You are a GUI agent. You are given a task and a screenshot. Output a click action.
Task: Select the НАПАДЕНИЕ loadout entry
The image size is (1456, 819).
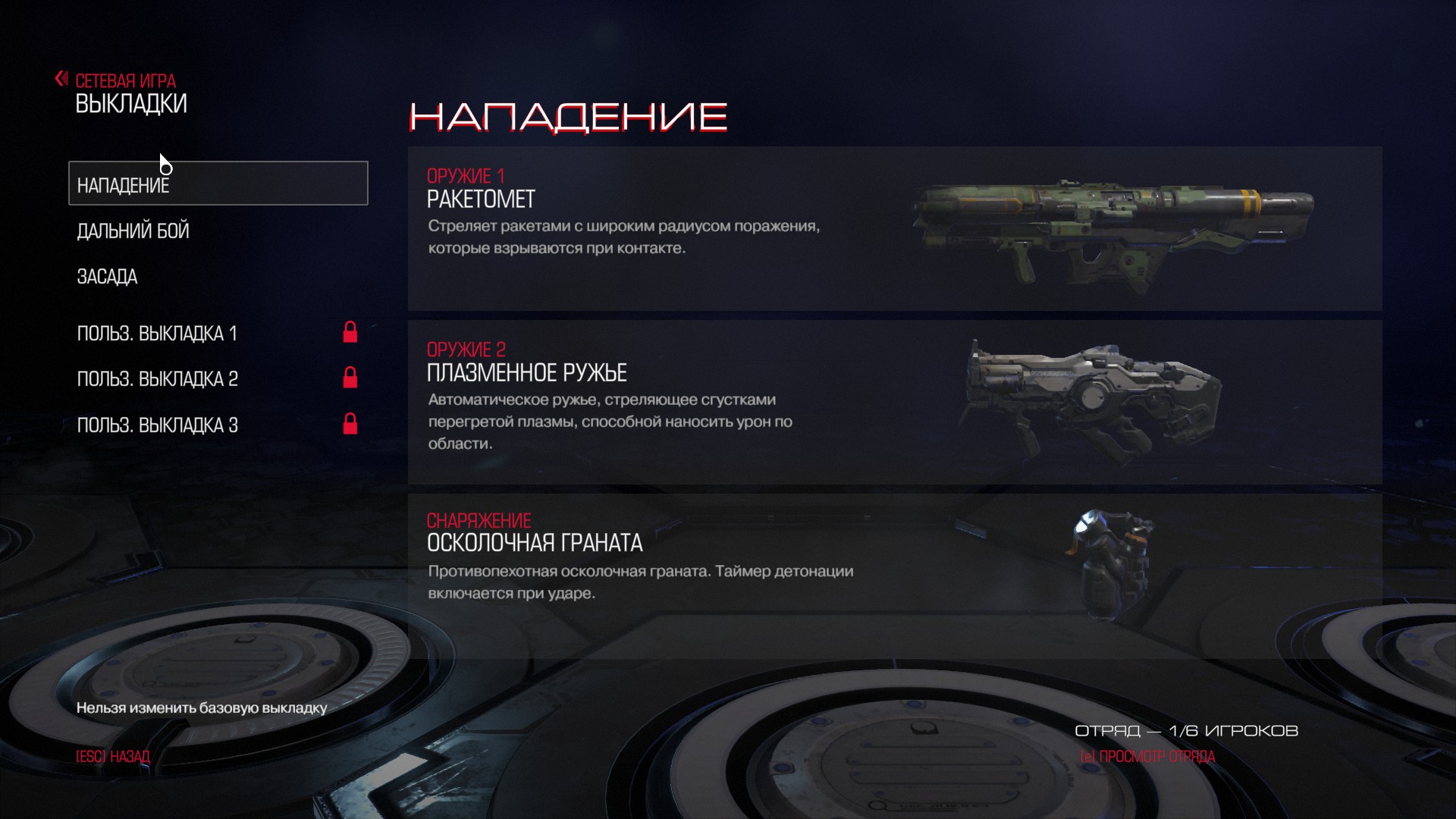coord(218,184)
